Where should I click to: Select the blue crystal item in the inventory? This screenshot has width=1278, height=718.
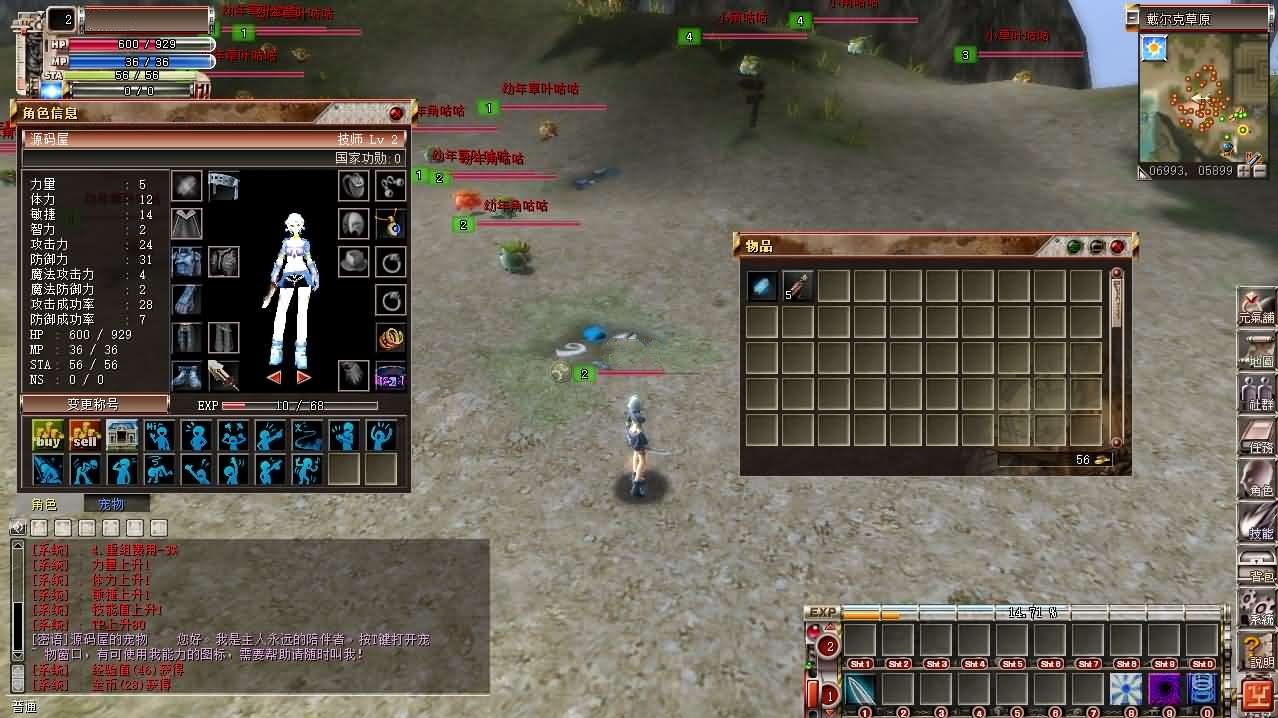coord(762,286)
